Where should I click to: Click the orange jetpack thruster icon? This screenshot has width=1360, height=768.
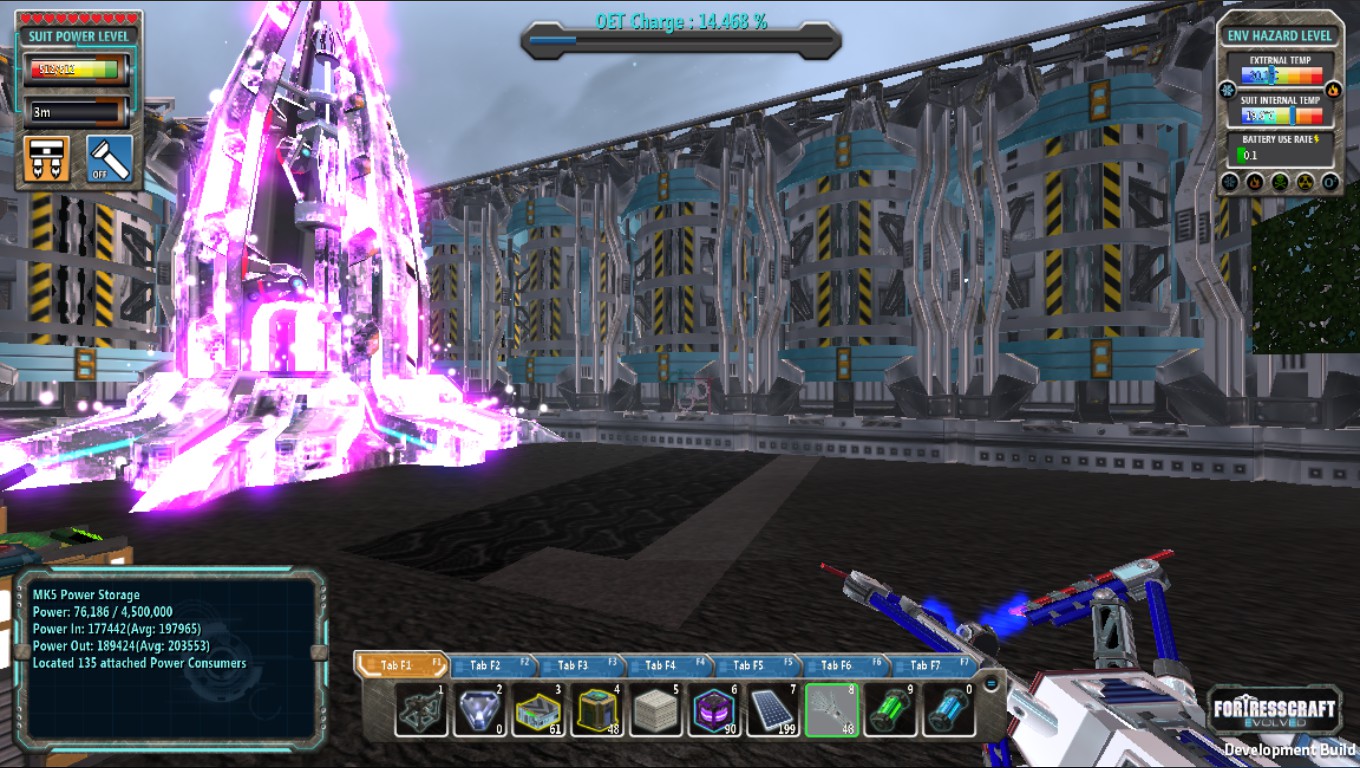tap(47, 159)
